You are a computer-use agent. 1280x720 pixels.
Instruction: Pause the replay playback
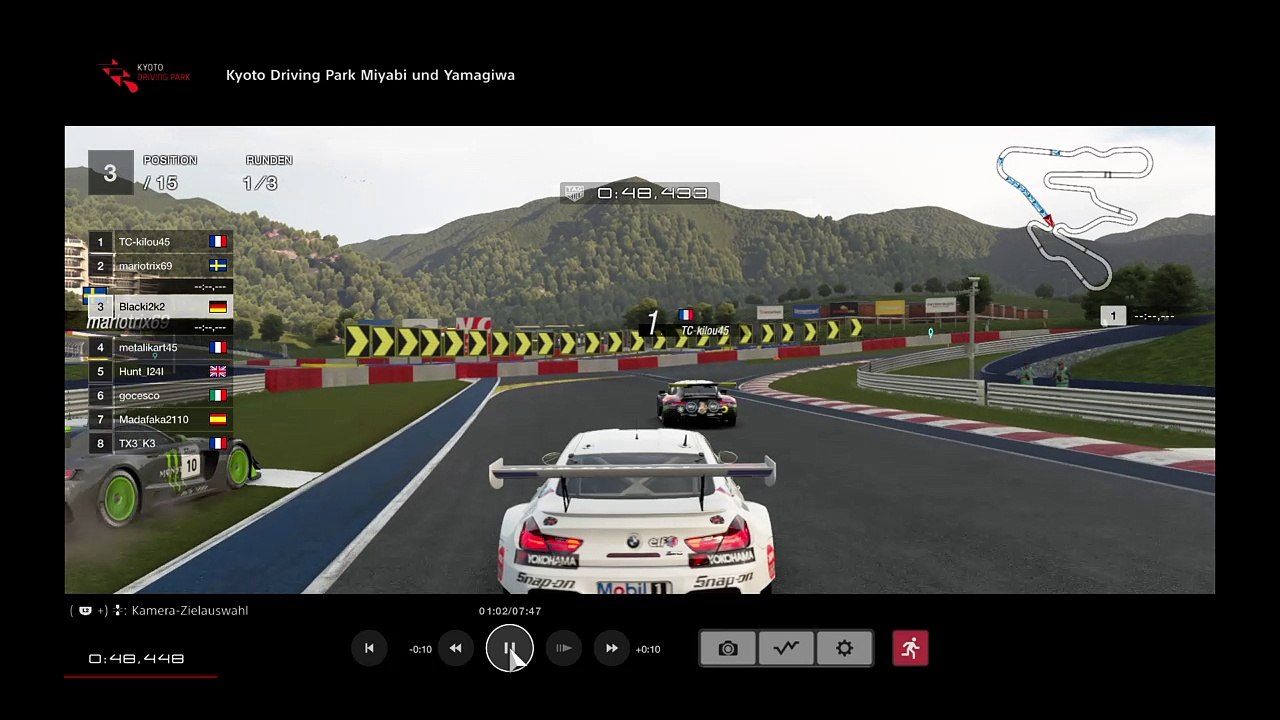509,649
